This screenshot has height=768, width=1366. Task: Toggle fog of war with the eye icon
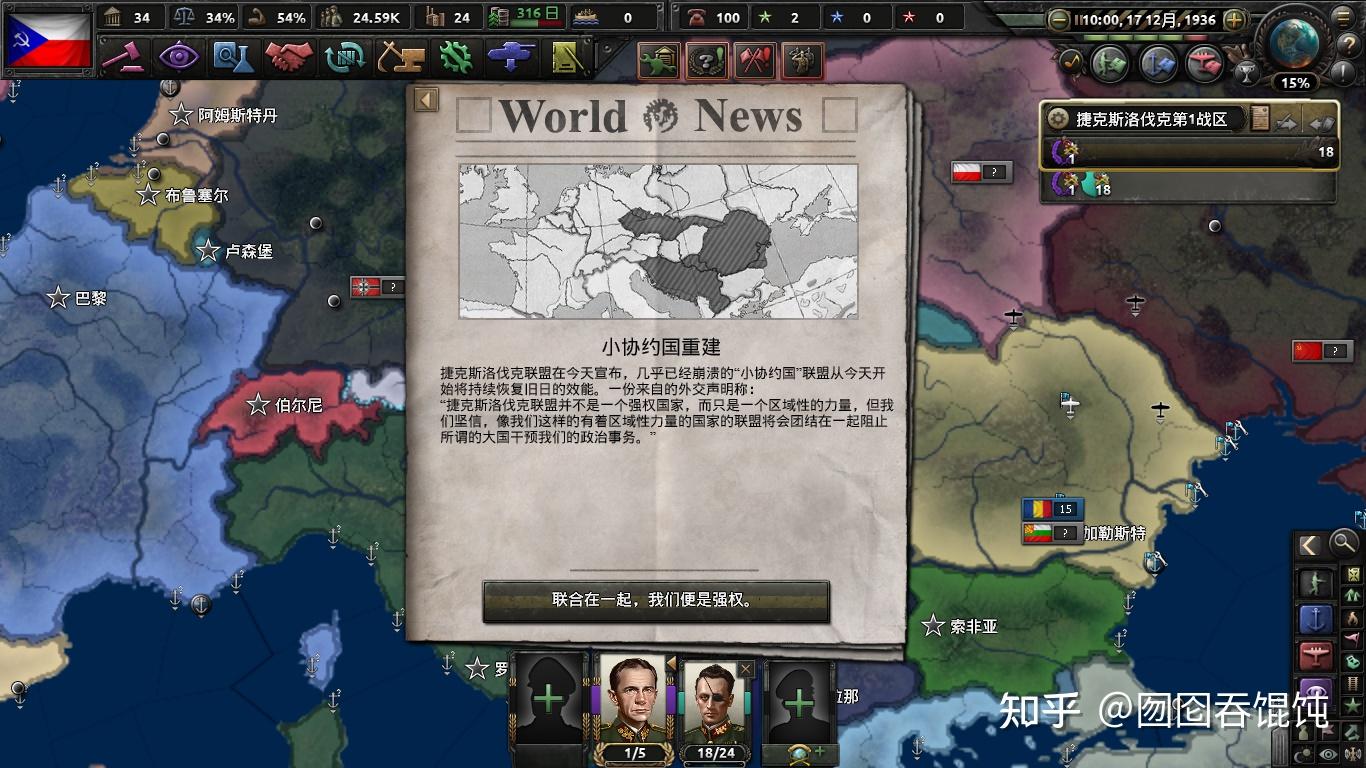tap(1328, 752)
